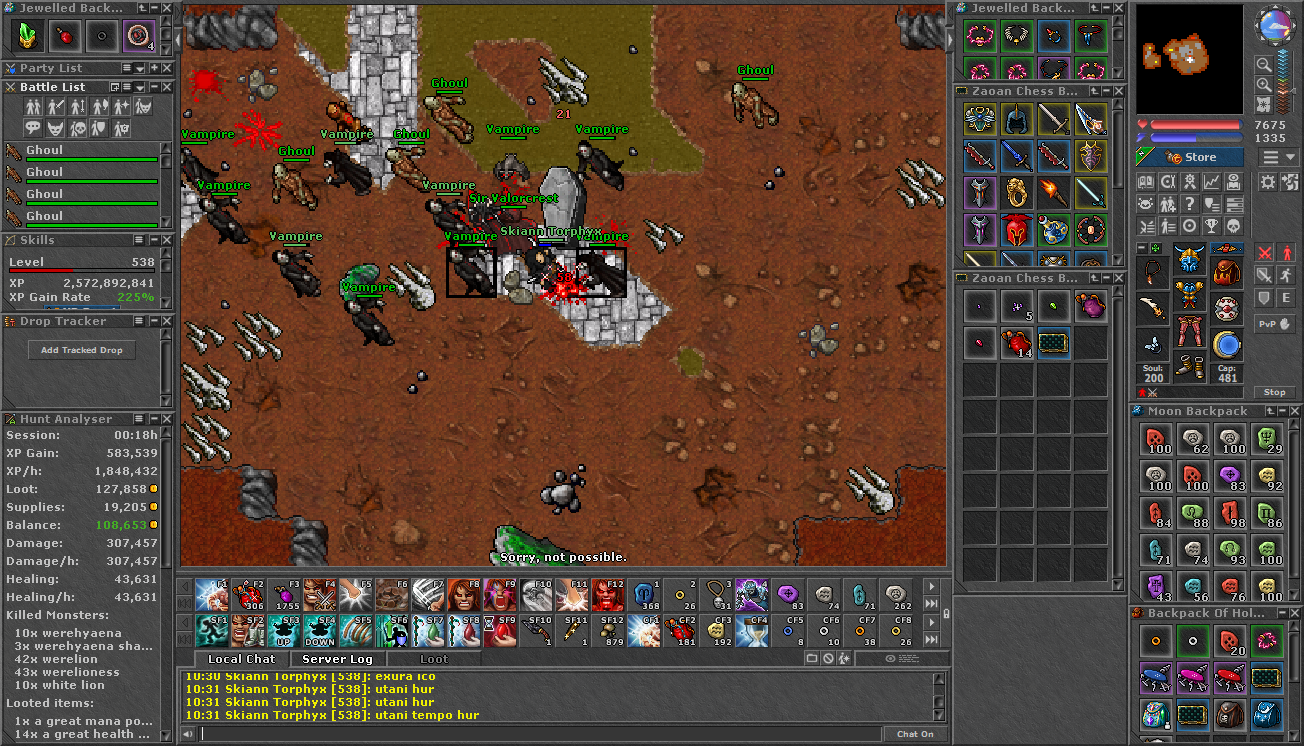Viewport: 1304px width, 746px height.
Task: Zoom in the minimap with magnifier plus
Action: (x=1264, y=85)
